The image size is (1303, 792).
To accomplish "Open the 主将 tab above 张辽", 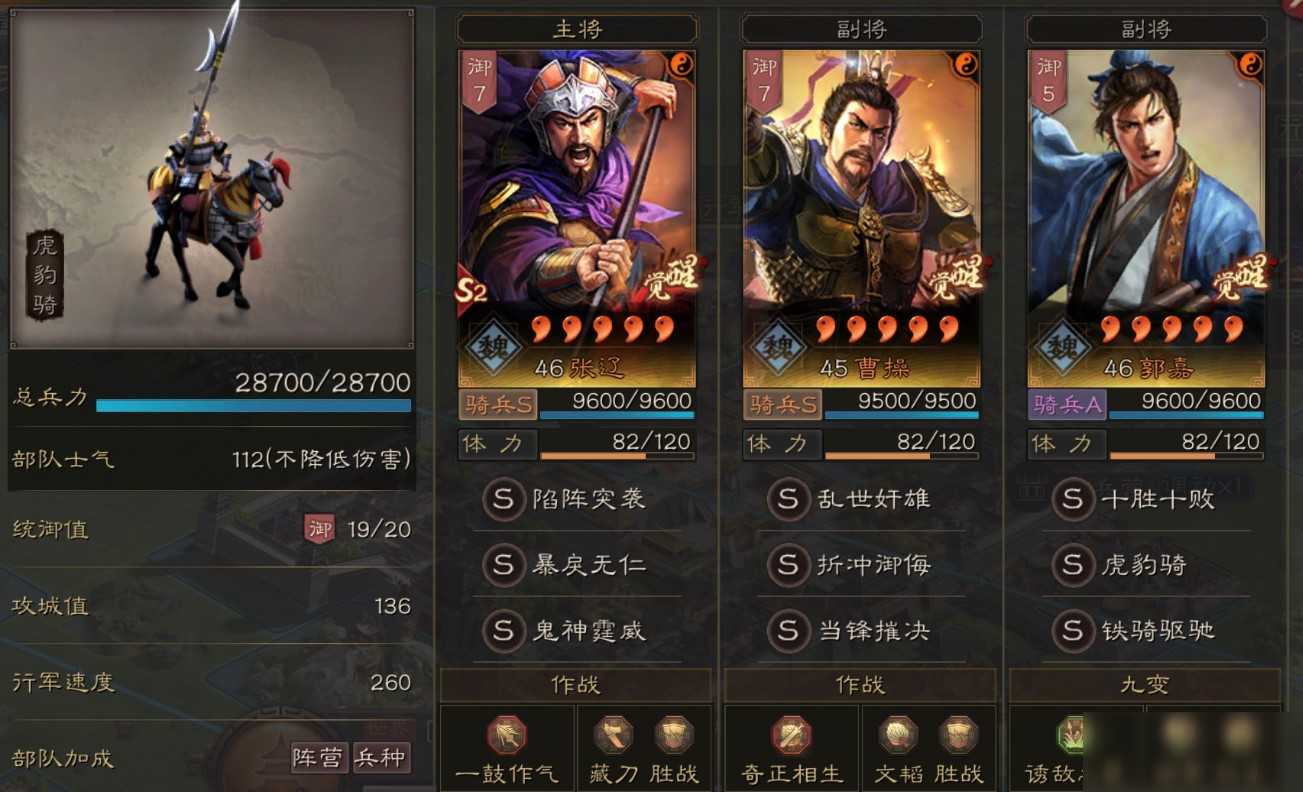I will pos(576,28).
